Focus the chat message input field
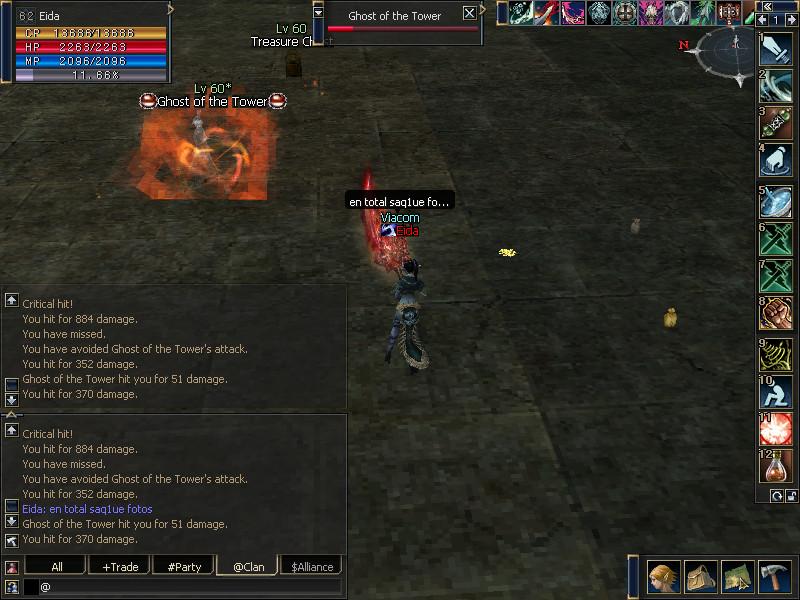The width and height of the screenshot is (800, 600). coord(190,587)
